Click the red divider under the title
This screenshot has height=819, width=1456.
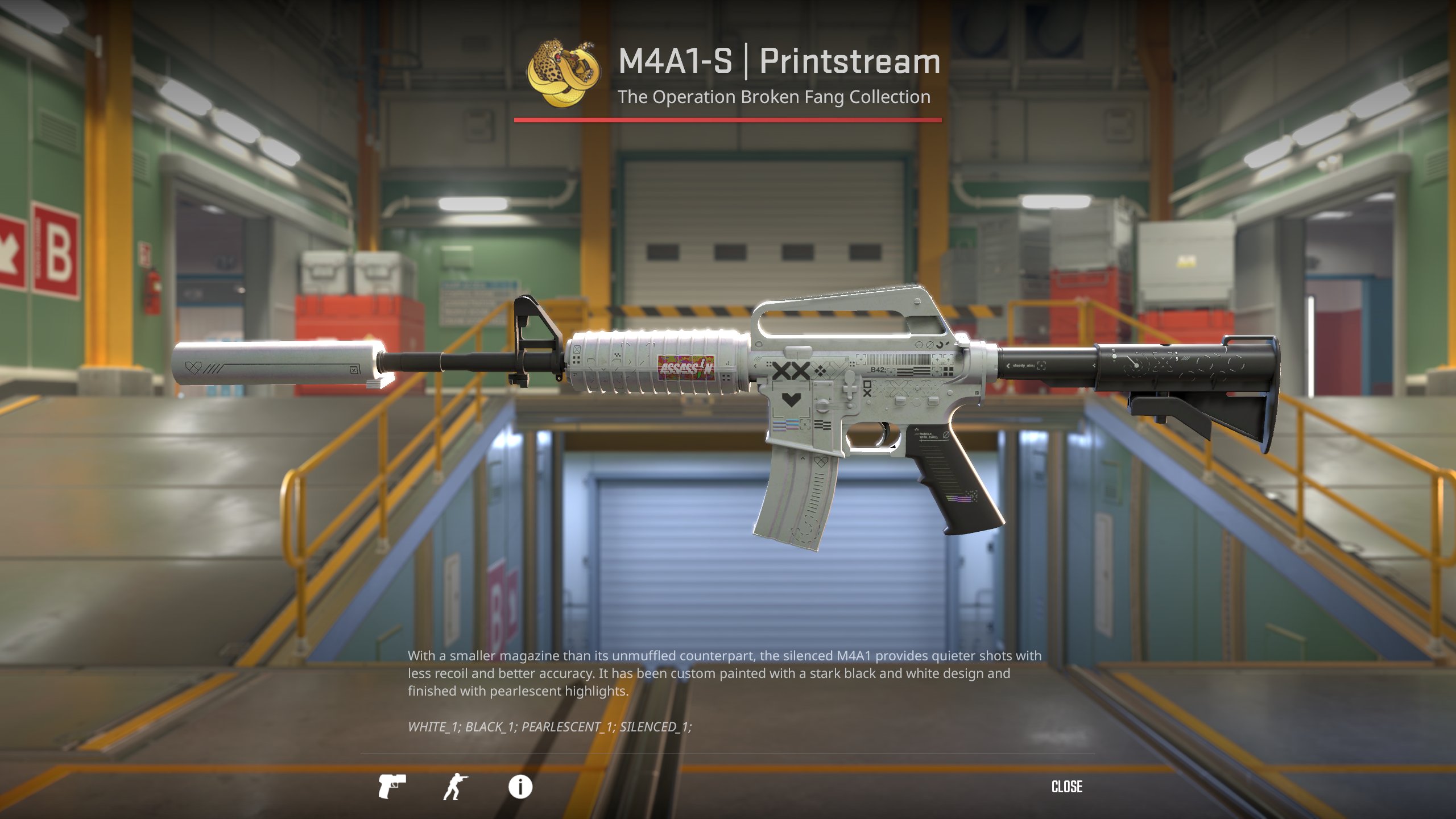tap(728, 119)
